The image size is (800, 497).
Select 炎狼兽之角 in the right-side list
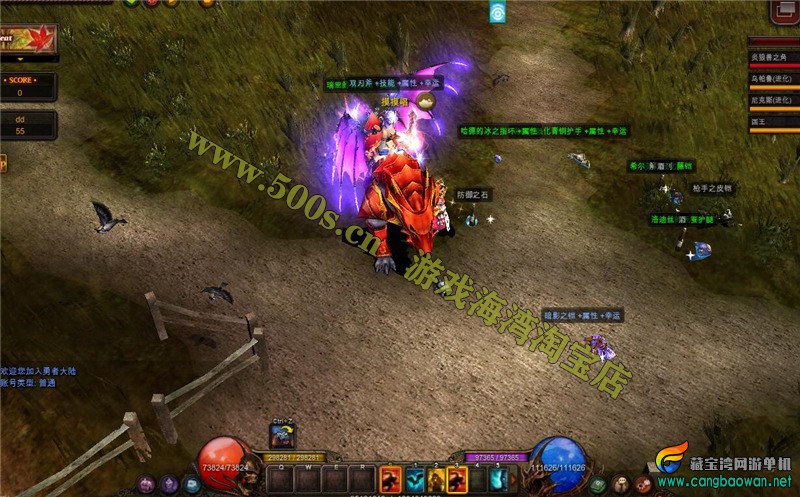[774, 58]
